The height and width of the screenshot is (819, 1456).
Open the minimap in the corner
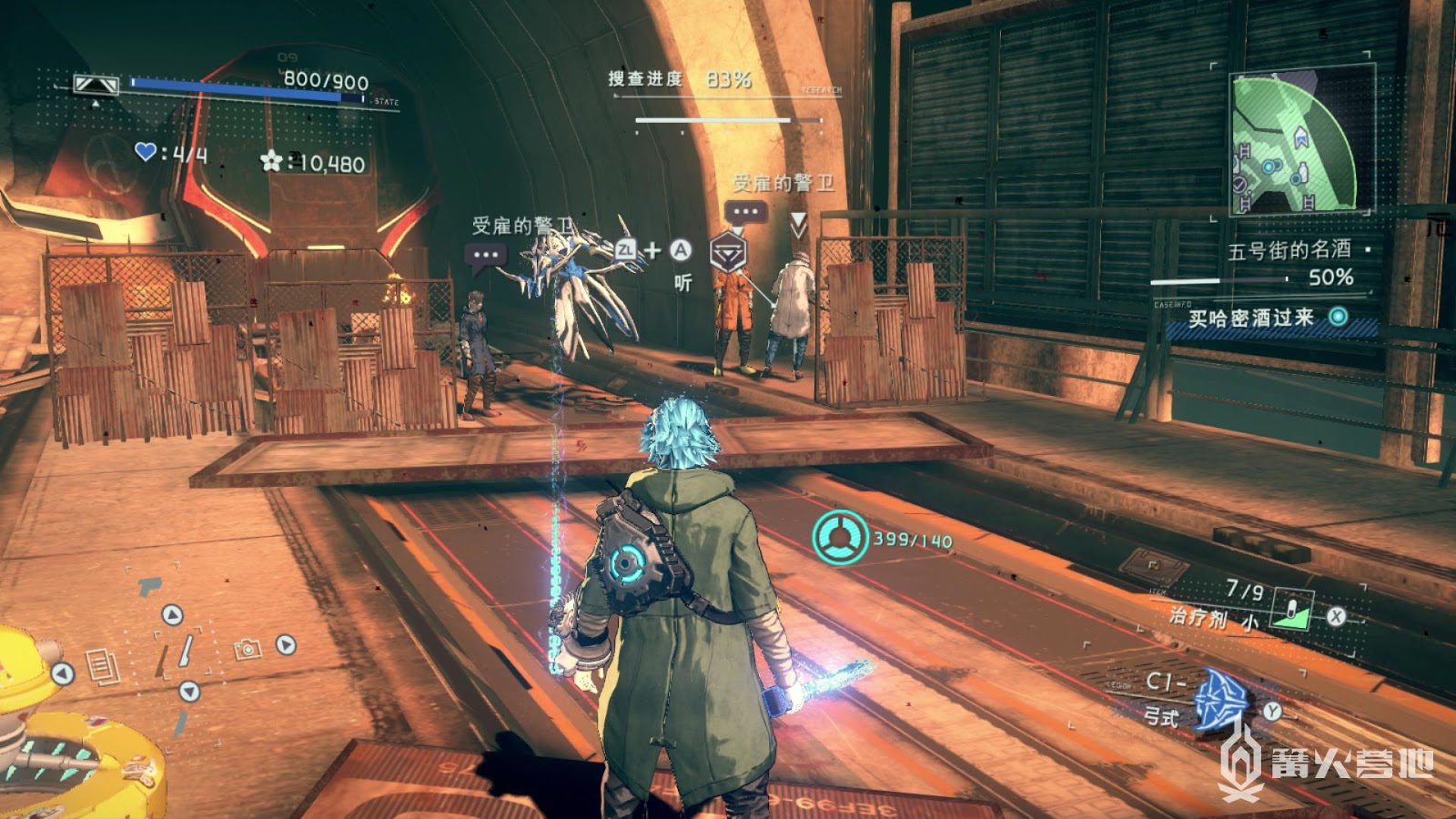1294,143
